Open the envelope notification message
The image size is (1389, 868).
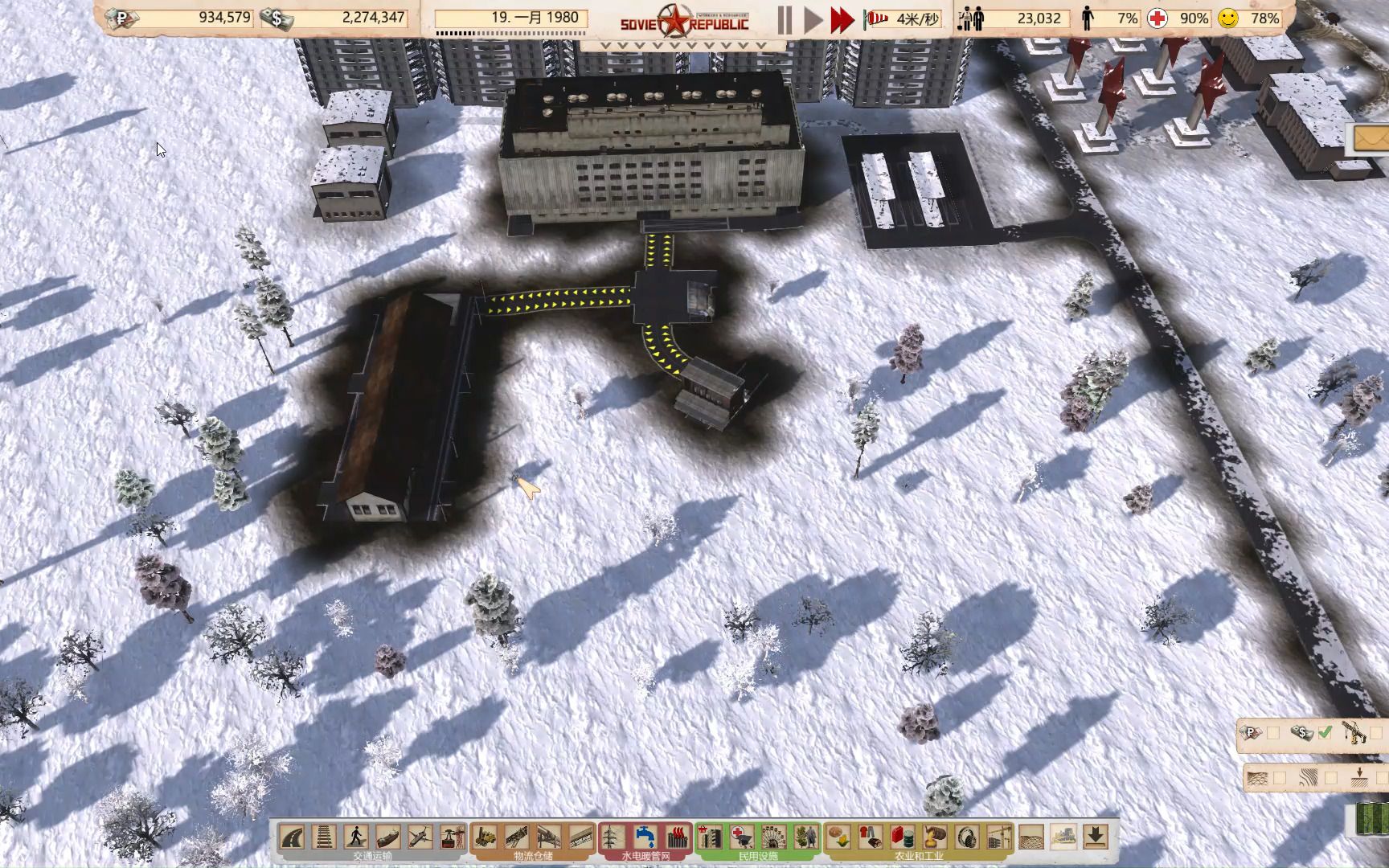coord(1371,139)
